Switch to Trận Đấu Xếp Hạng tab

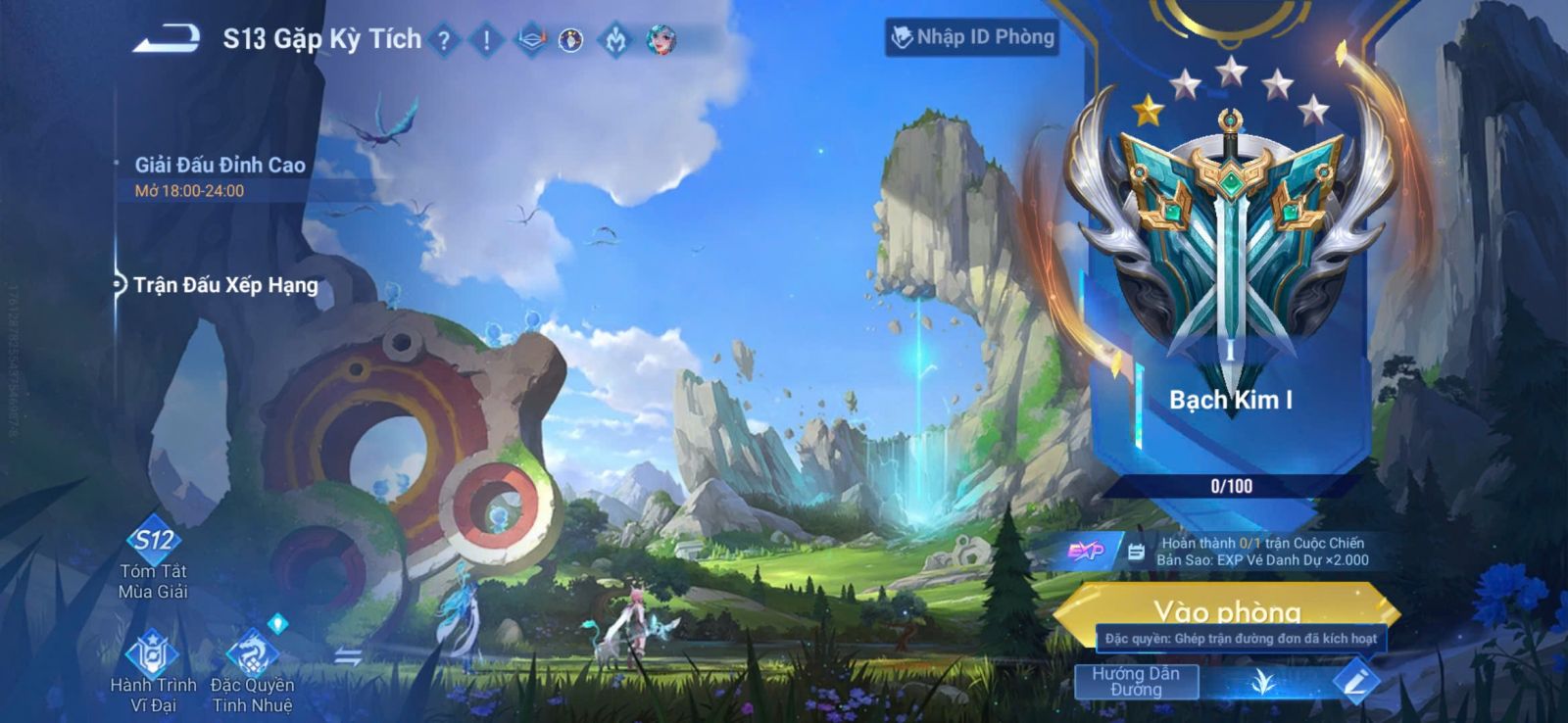[x=224, y=285]
